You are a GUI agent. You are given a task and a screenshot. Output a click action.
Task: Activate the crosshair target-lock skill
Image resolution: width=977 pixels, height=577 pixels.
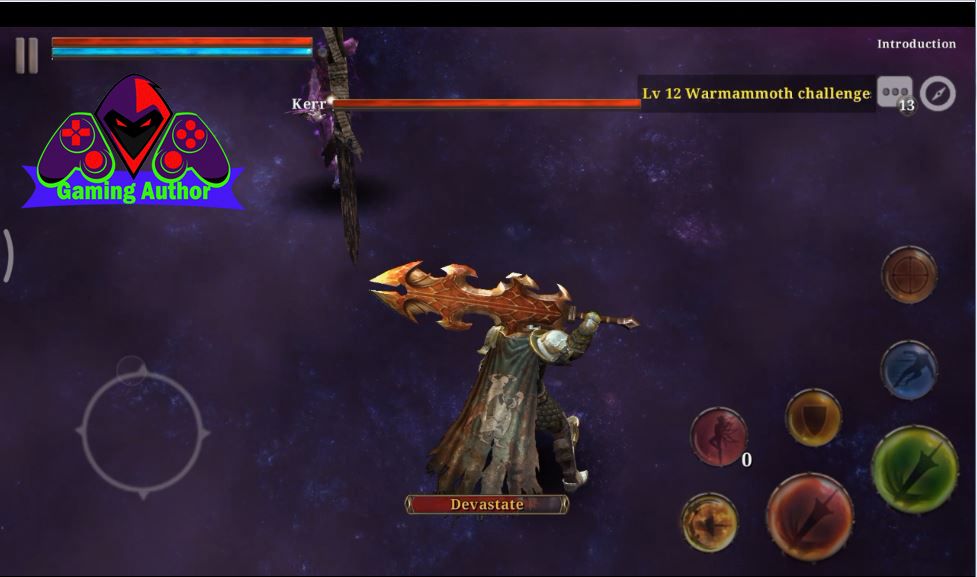909,274
